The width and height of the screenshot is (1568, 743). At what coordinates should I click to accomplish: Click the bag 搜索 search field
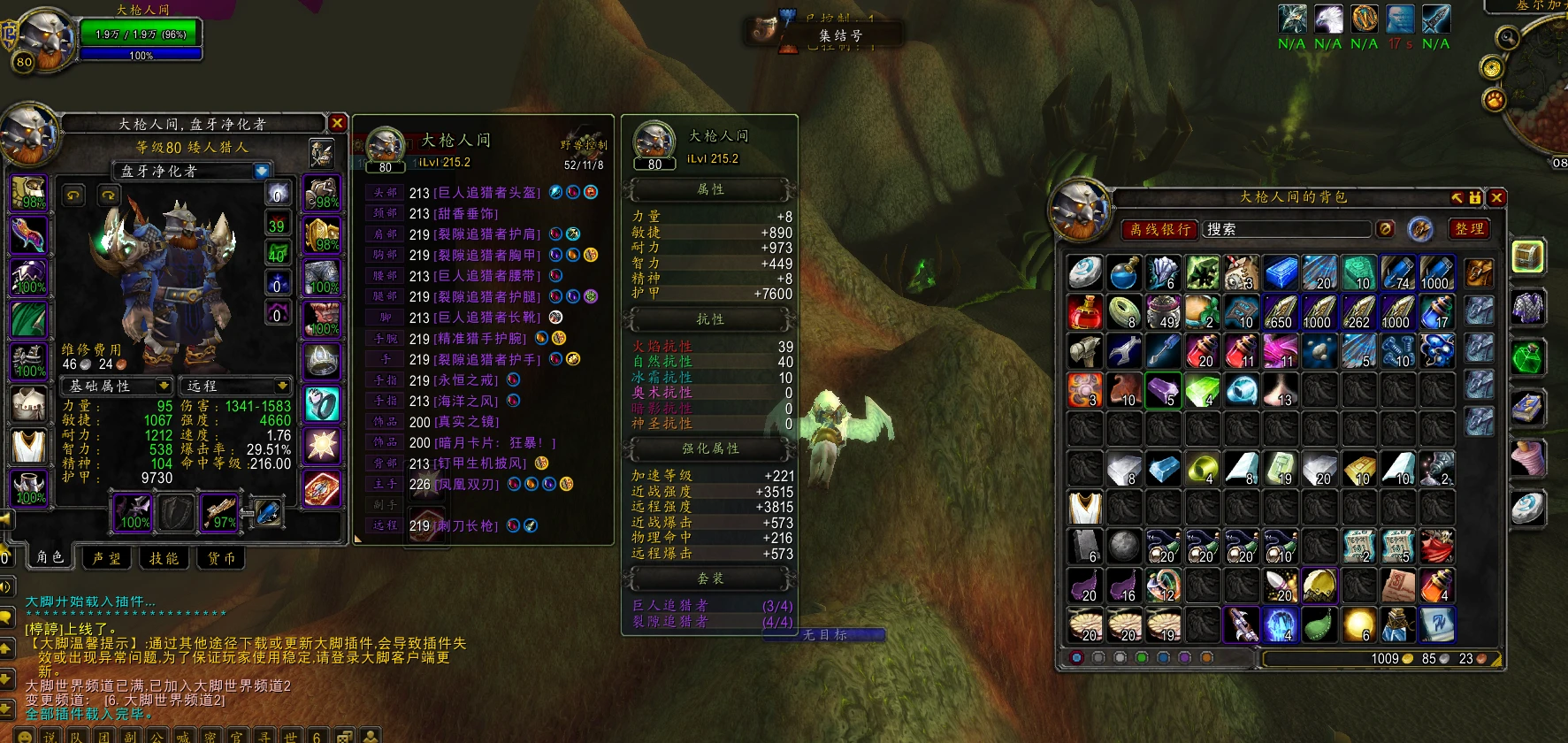[x=1287, y=229]
